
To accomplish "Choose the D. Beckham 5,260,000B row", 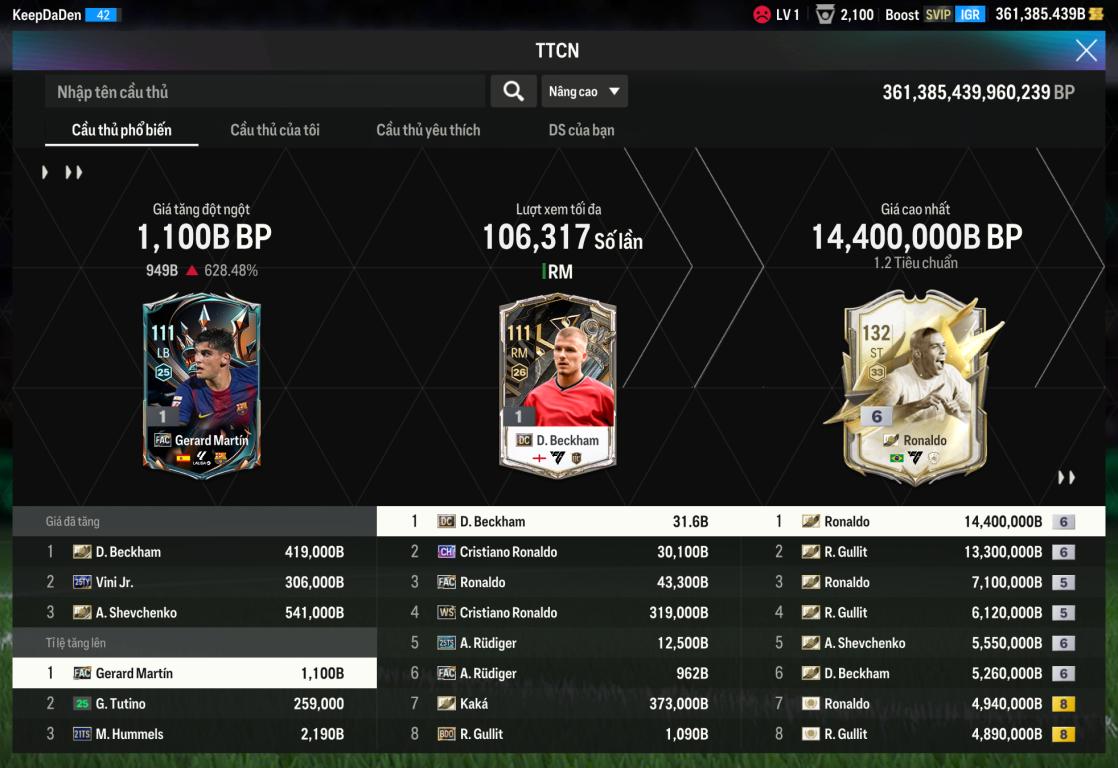I will (923, 673).
